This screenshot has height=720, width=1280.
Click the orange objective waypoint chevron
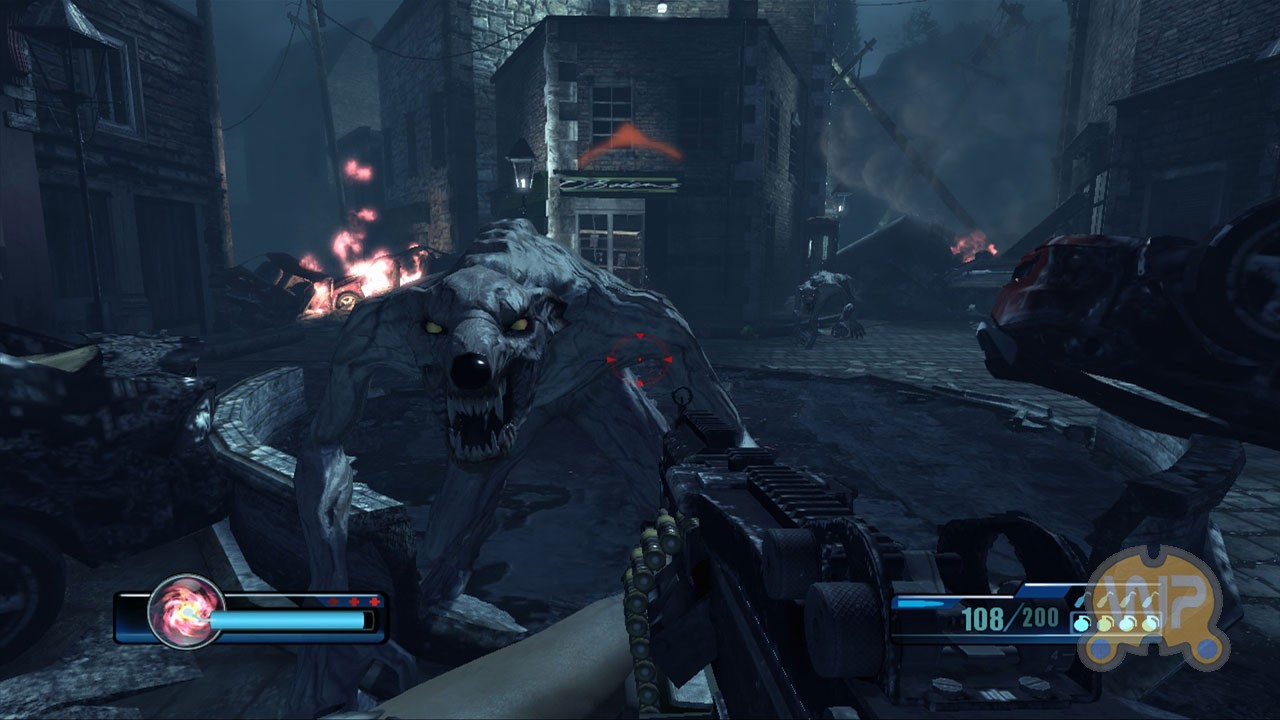[630, 144]
